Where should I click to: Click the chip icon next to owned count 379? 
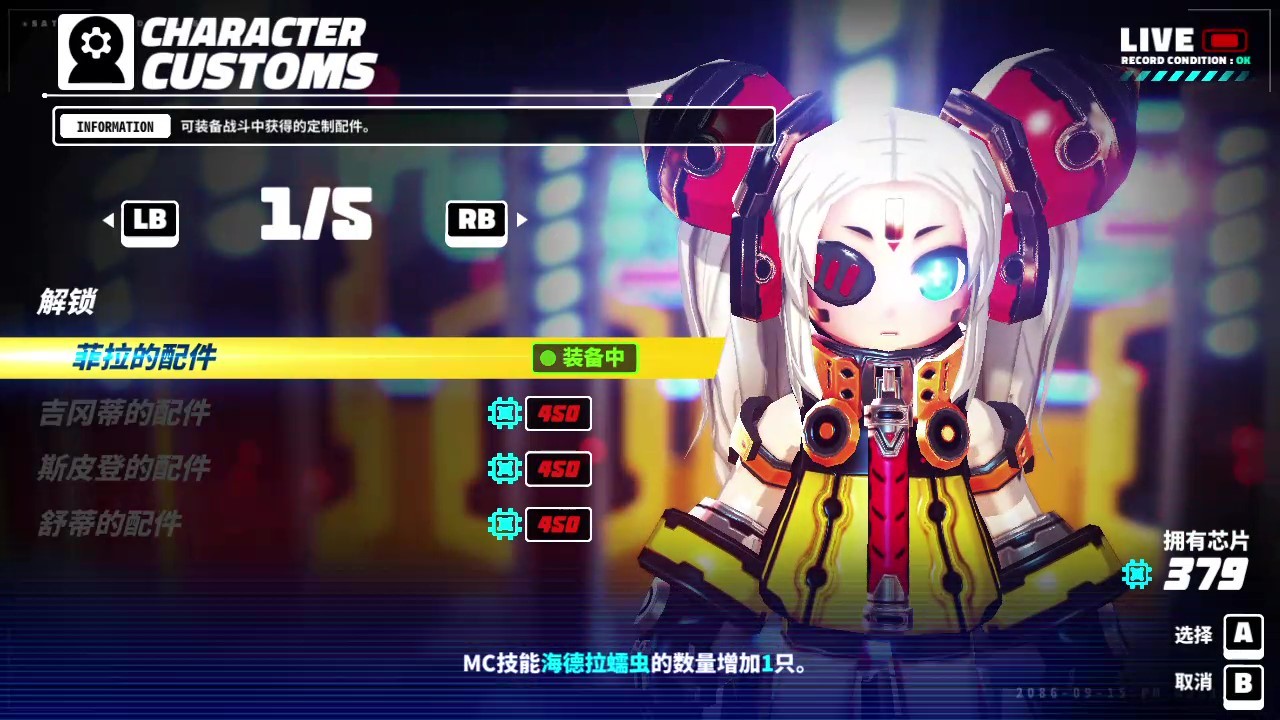click(1136, 575)
